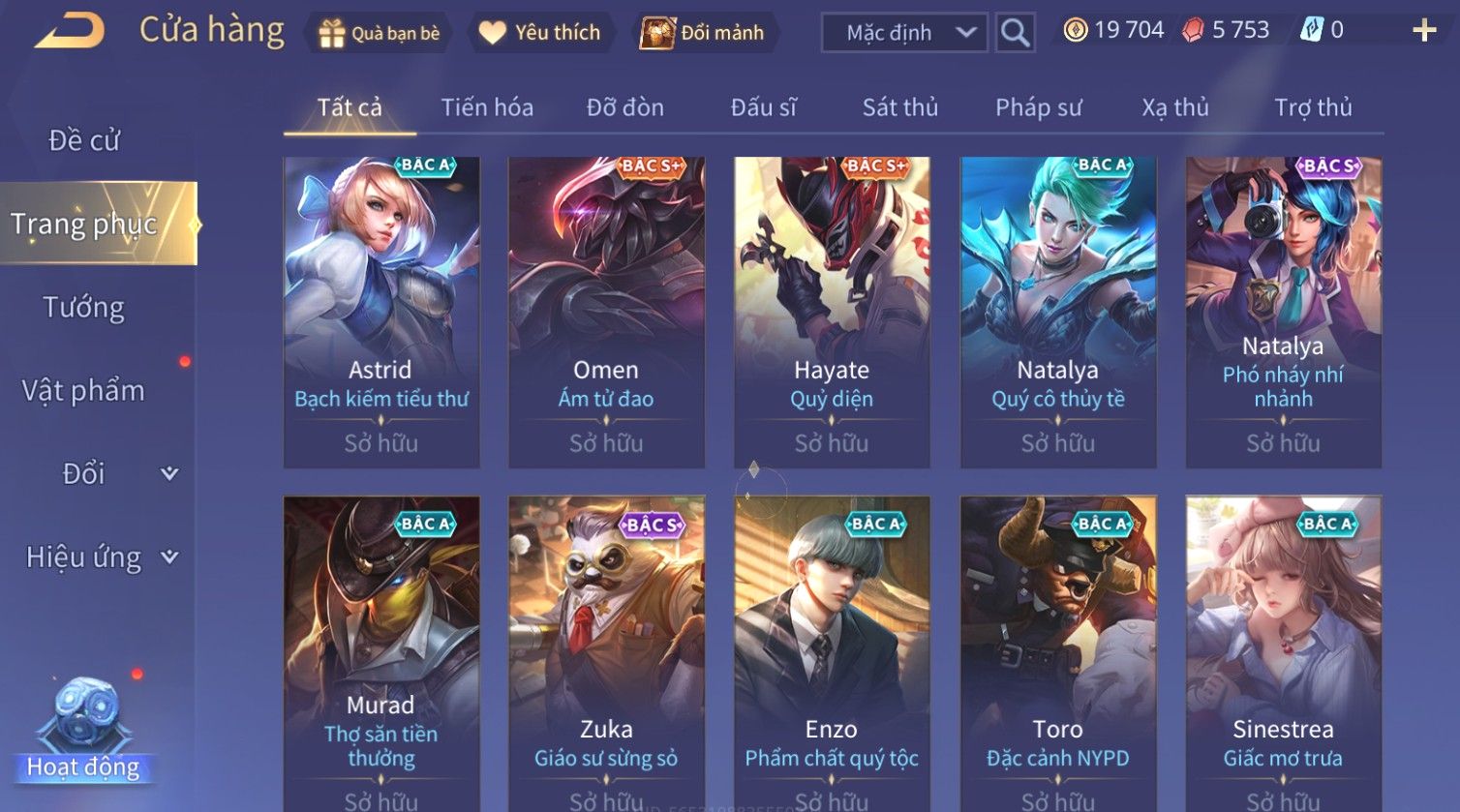
Task: Expand the Mặc định sort dropdown
Action: tap(903, 33)
